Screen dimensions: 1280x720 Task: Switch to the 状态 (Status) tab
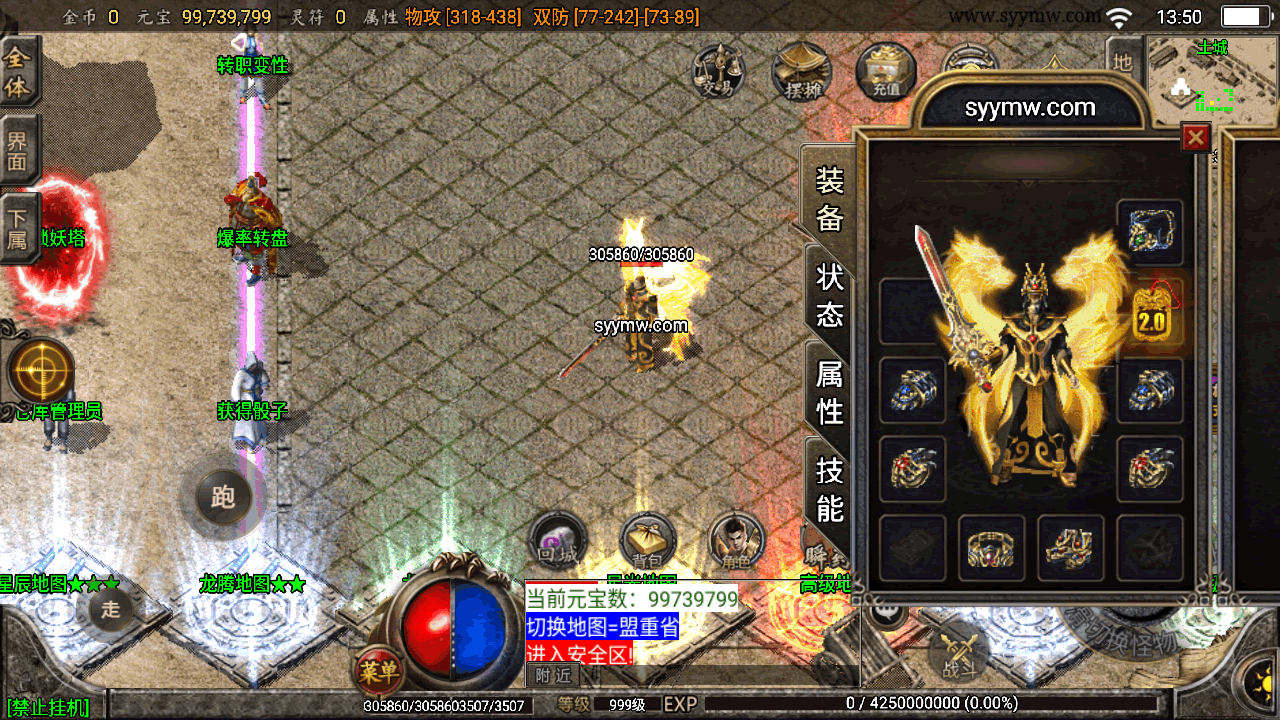tap(830, 295)
